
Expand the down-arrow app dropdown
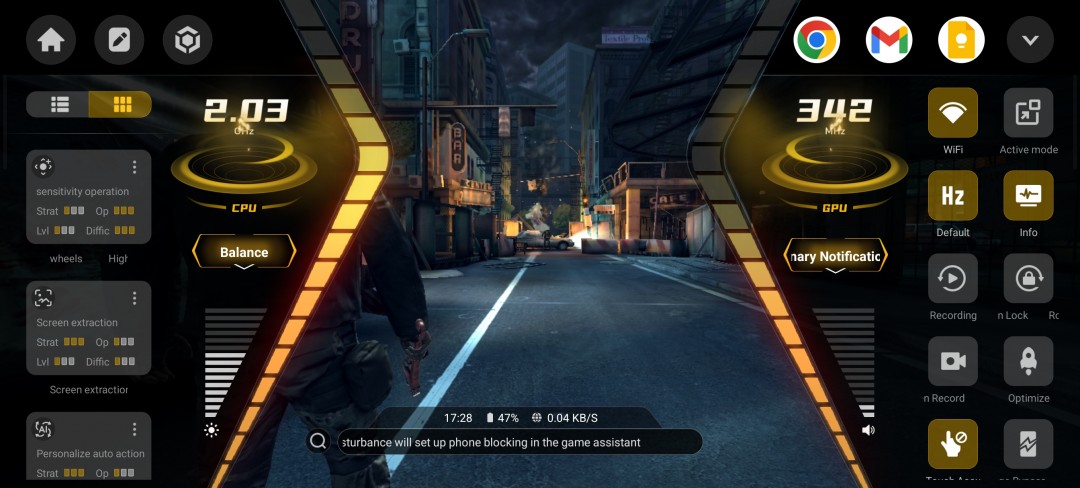[1030, 41]
